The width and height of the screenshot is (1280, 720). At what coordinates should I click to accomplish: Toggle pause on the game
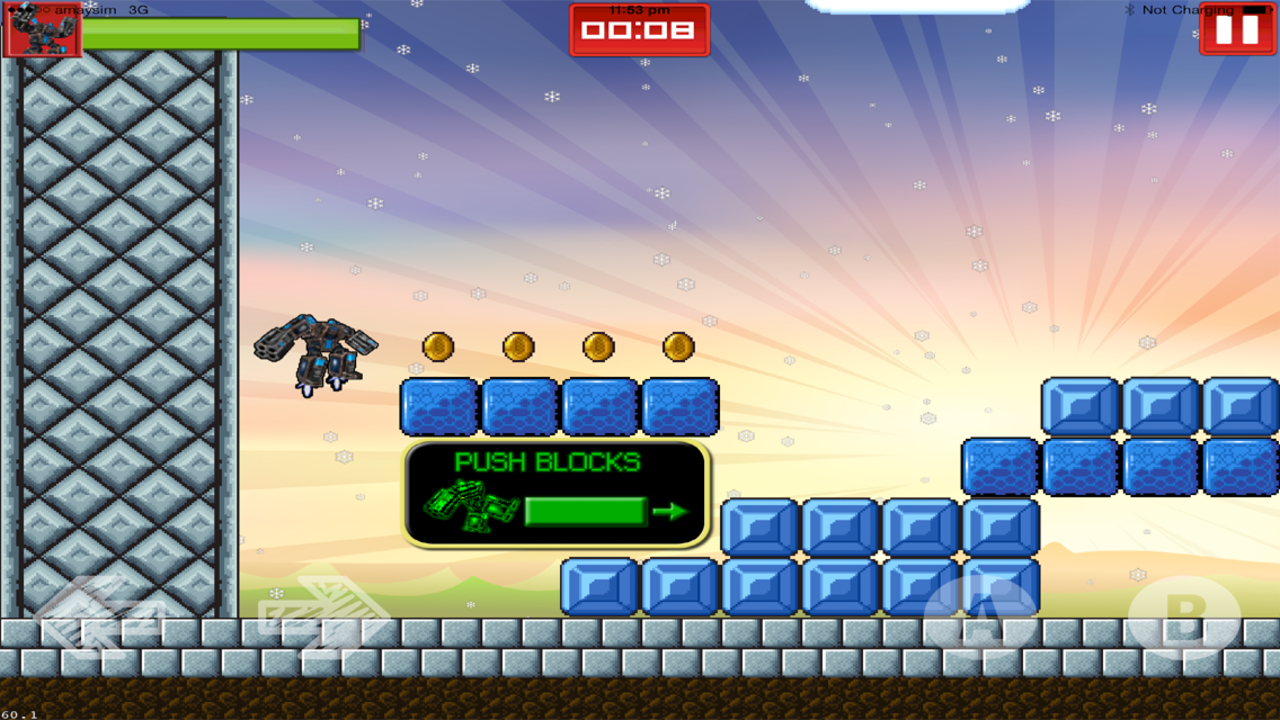[1237, 29]
